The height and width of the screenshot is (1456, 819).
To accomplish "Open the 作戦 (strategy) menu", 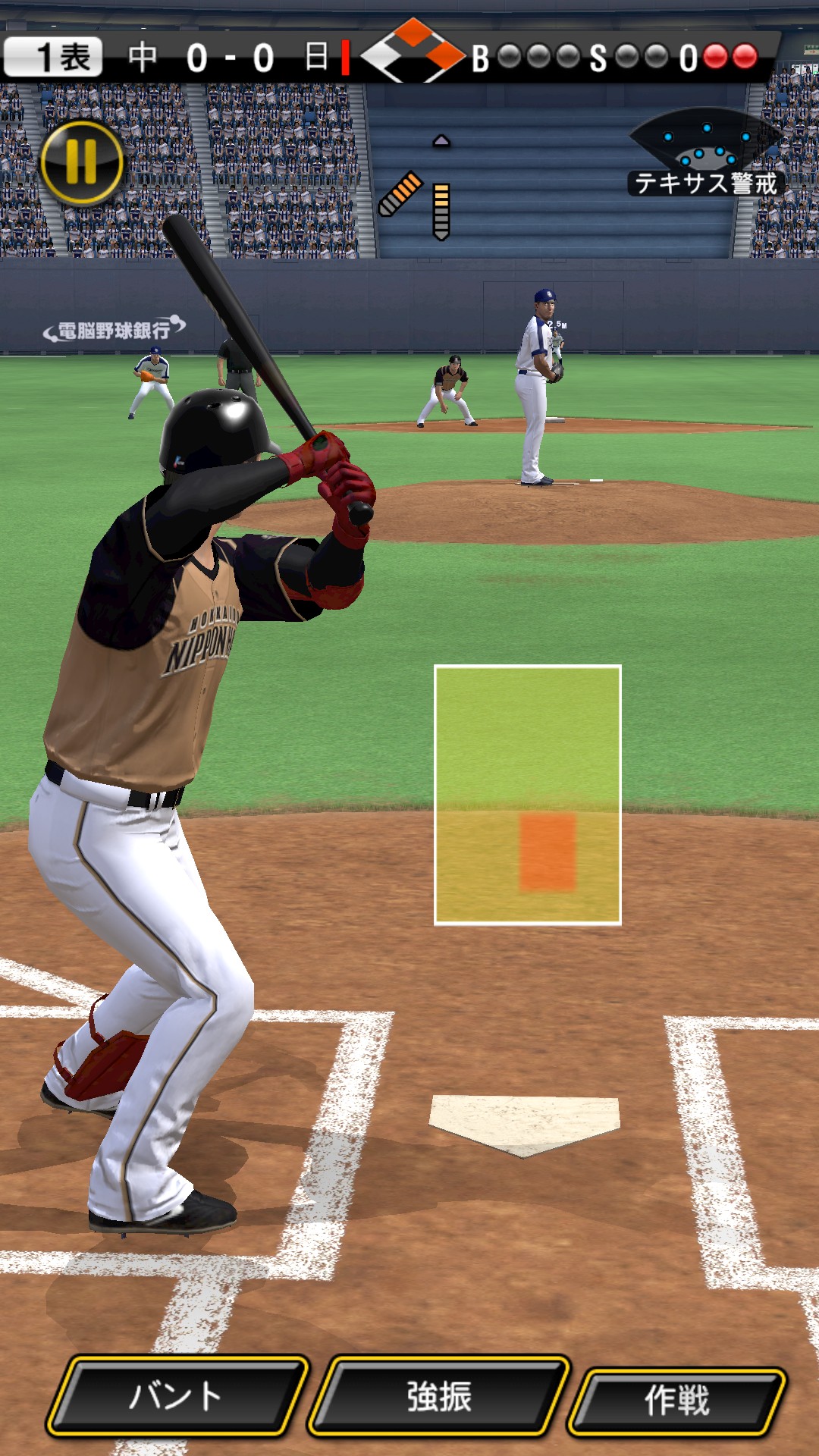I will 677,1400.
